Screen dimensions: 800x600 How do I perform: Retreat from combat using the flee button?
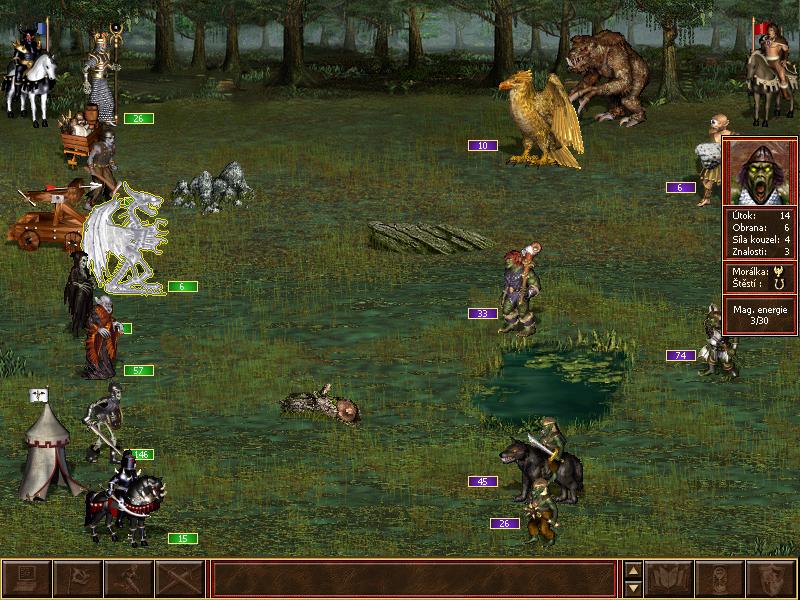click(129, 579)
